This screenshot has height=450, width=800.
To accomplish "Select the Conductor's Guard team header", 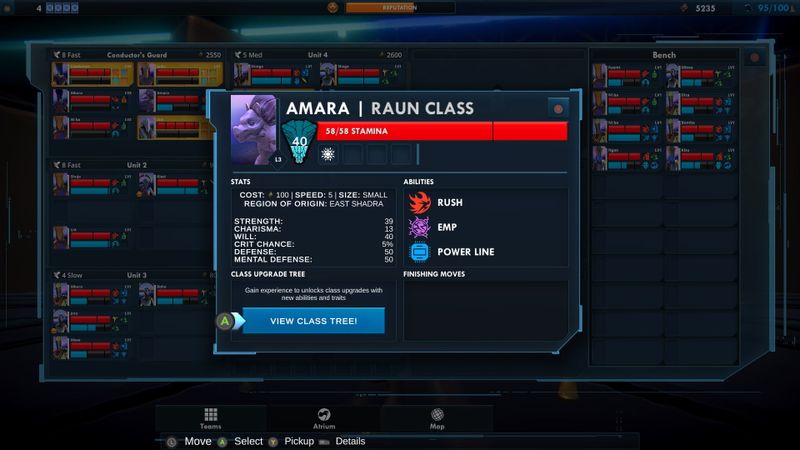I will point(131,55).
